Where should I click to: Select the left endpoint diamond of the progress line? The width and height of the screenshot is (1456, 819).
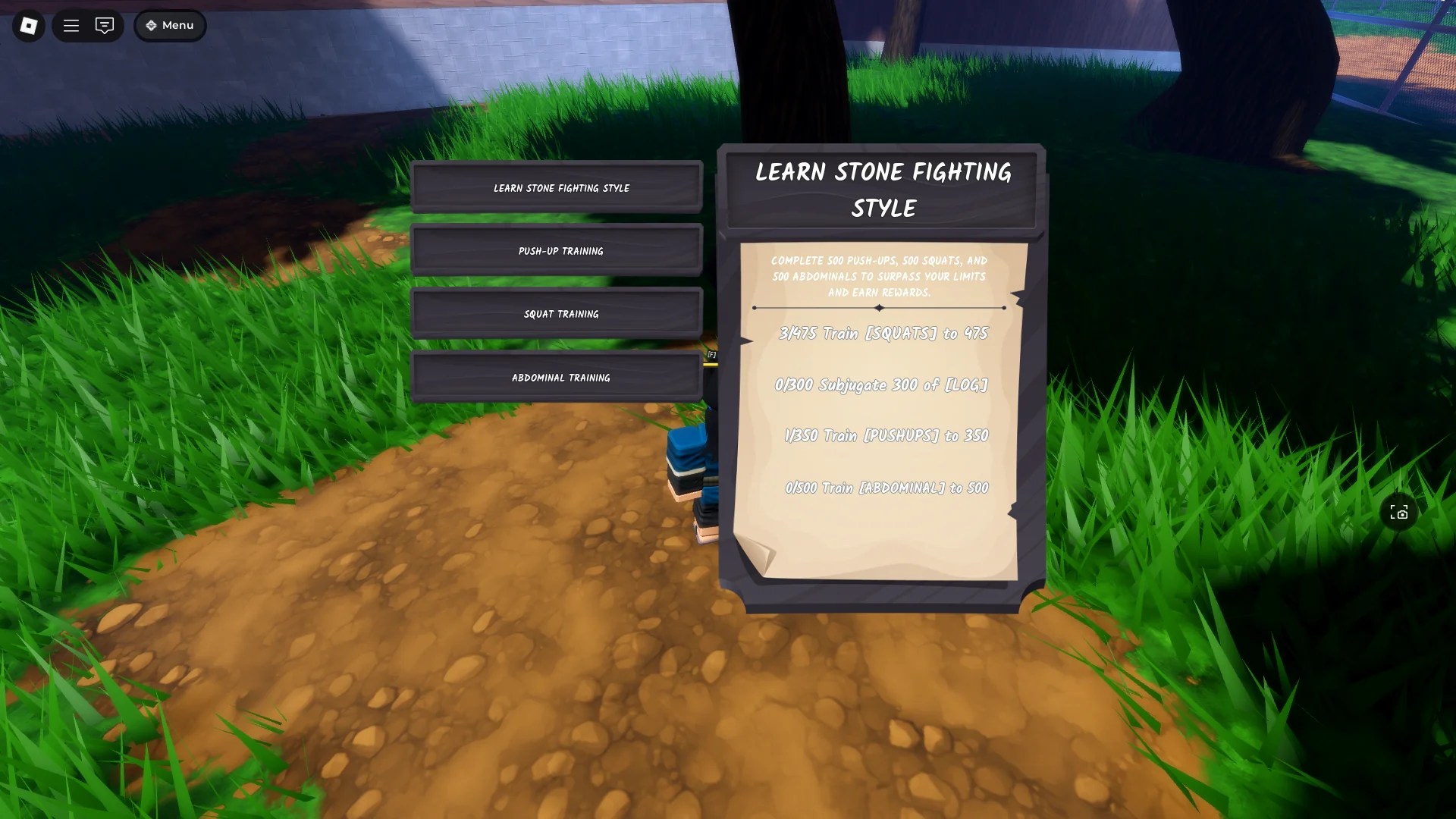coord(753,308)
